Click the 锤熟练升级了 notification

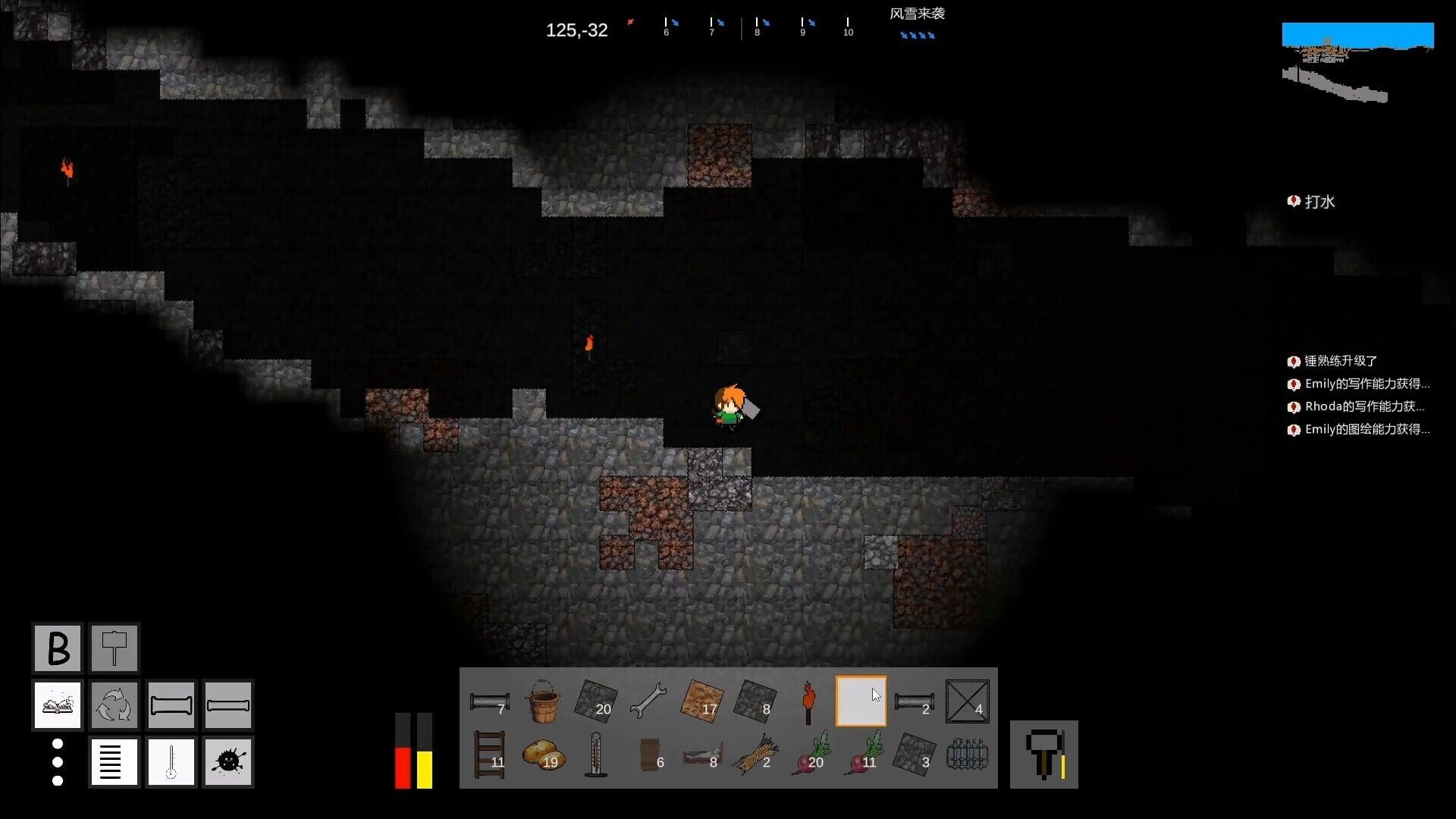point(1339,361)
